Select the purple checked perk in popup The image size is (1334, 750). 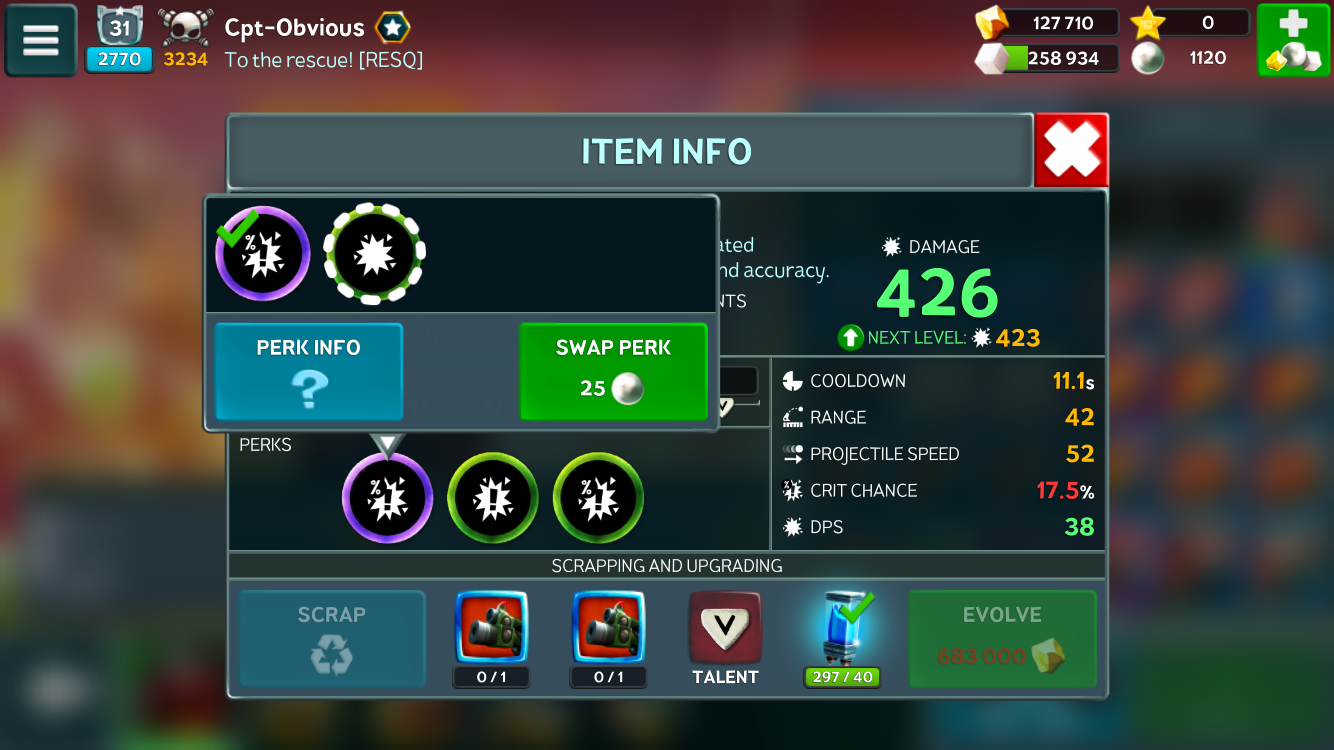263,254
